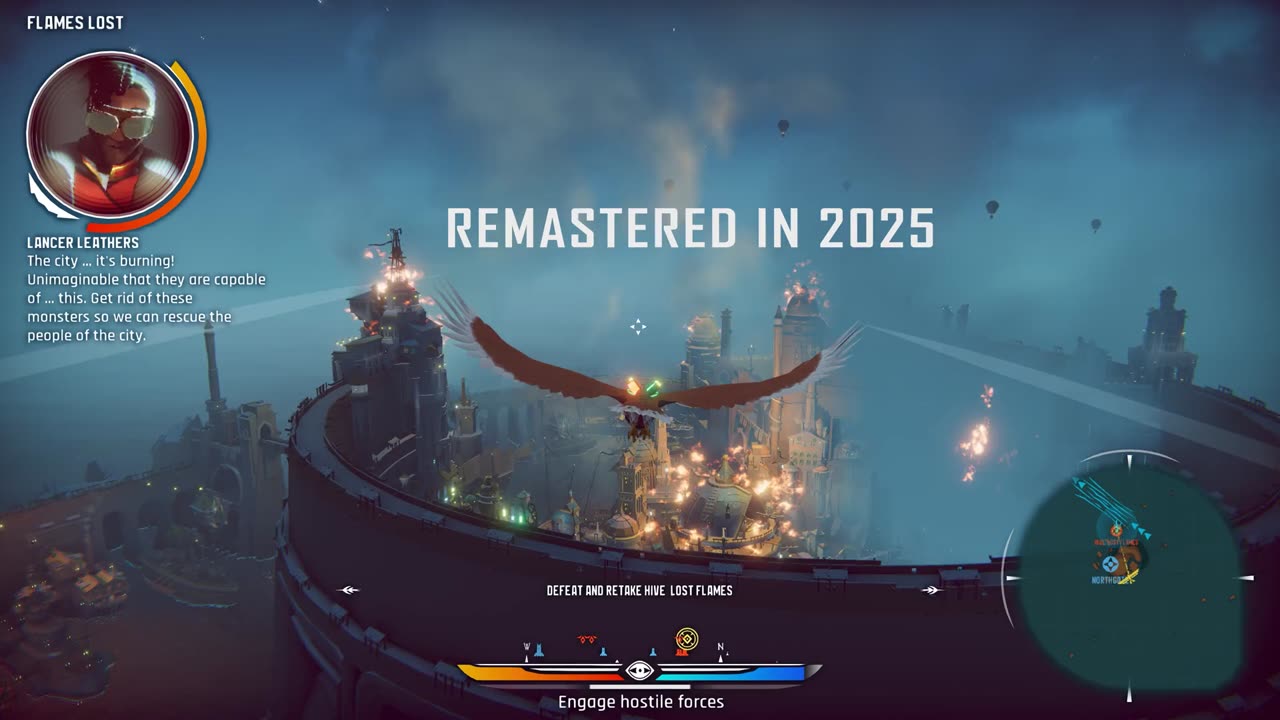Click the right arrow beside the objective
Viewport: 1280px width, 720px height.
coord(931,590)
